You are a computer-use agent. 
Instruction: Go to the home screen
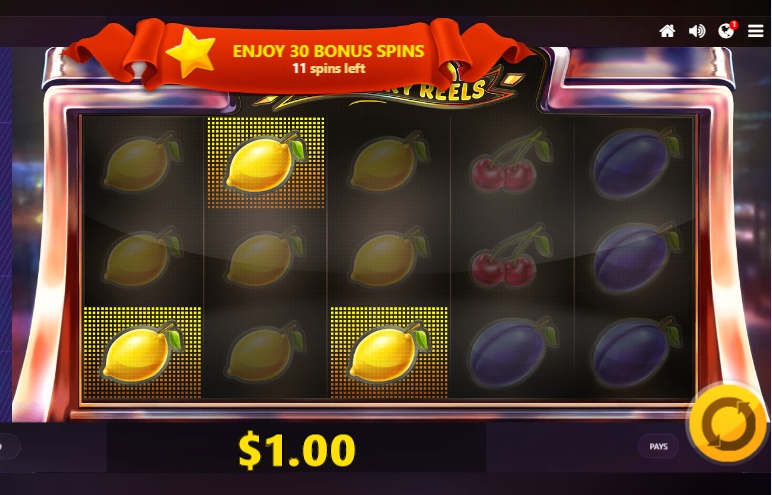pos(667,31)
